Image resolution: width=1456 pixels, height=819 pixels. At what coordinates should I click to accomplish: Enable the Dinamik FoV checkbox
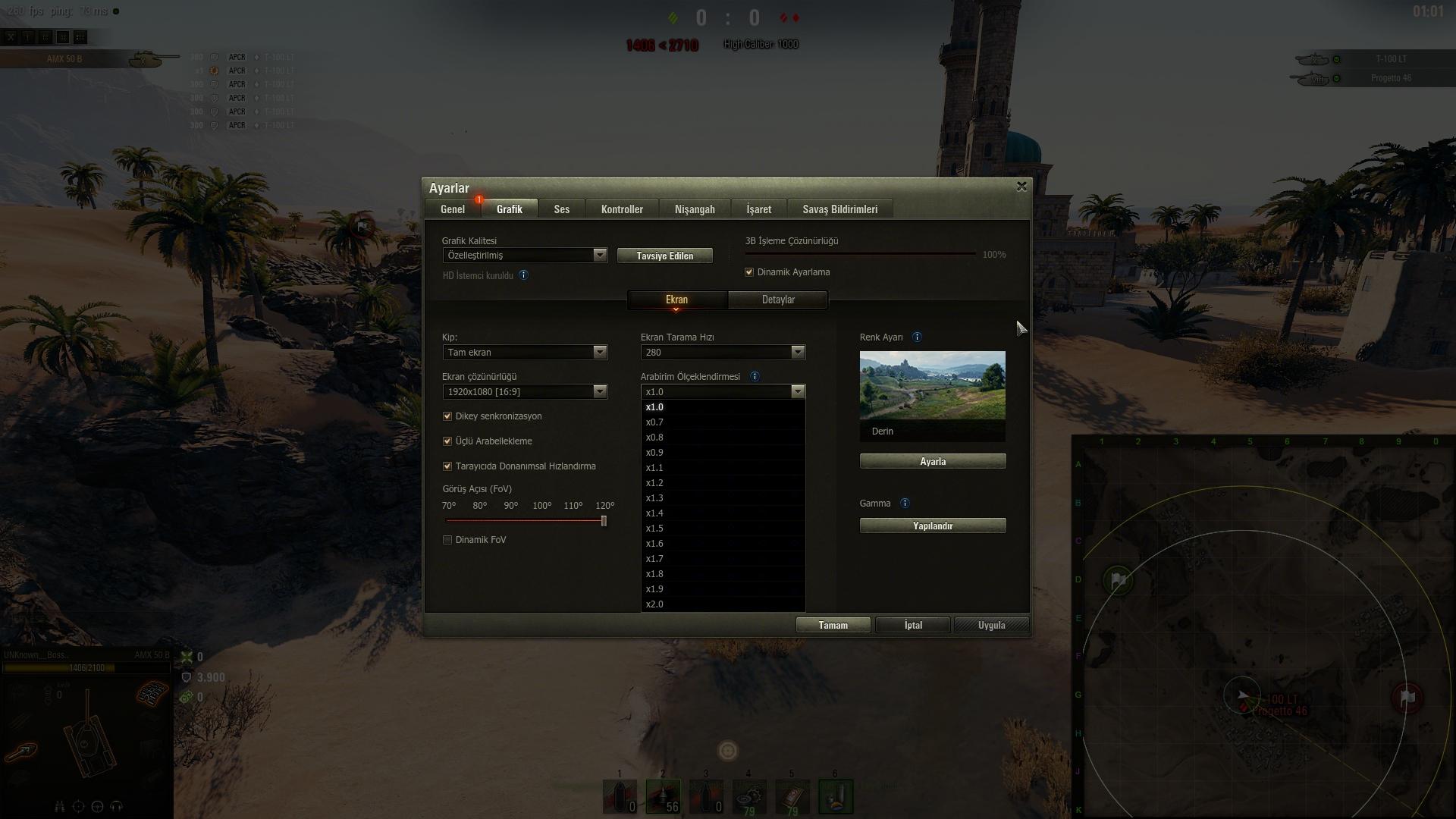pyautogui.click(x=447, y=539)
